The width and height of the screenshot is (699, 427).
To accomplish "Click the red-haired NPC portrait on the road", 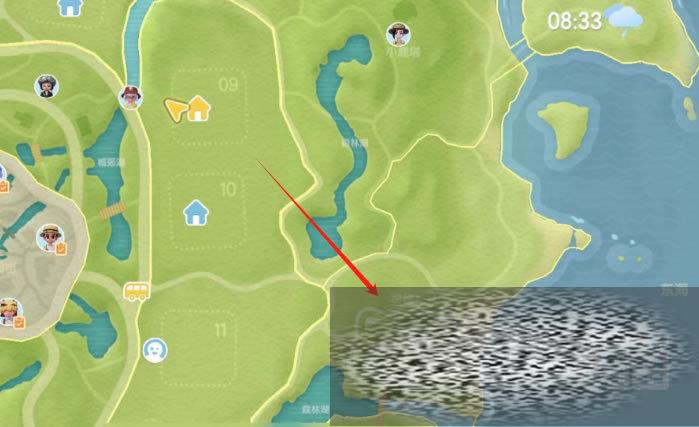I will tap(130, 97).
